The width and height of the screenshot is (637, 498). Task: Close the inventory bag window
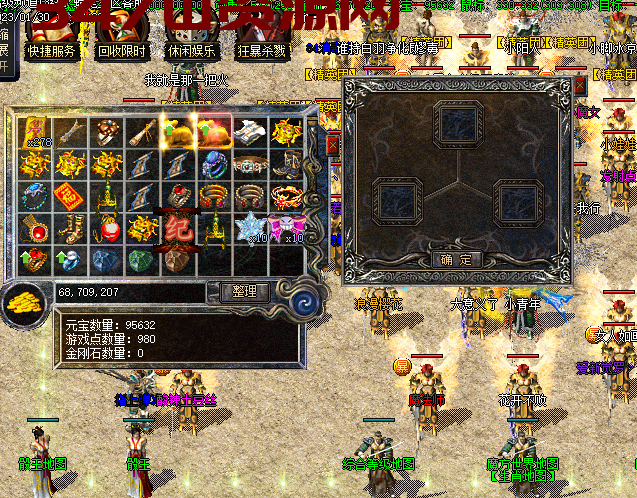[x=332, y=145]
